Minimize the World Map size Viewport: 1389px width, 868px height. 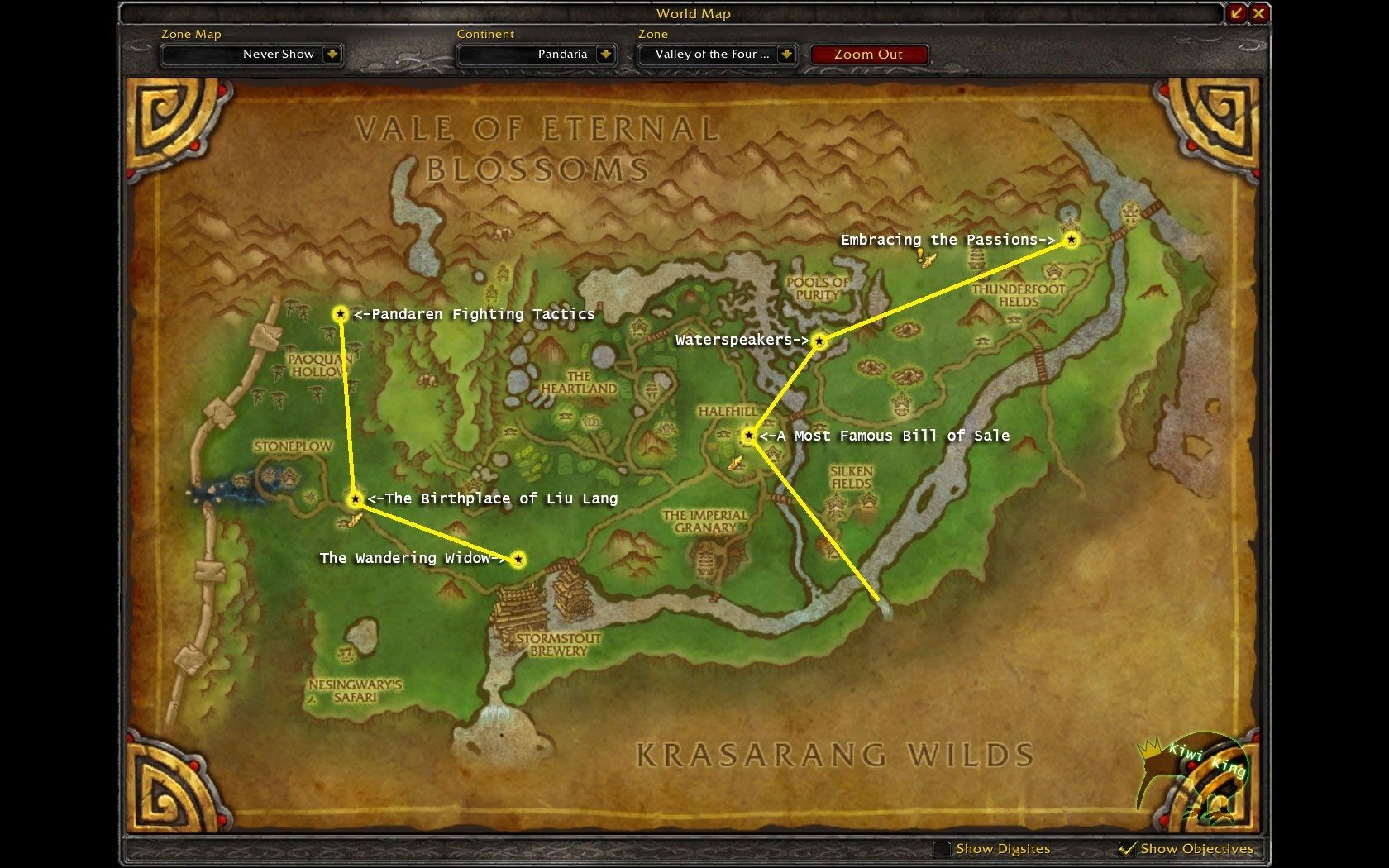click(1237, 13)
